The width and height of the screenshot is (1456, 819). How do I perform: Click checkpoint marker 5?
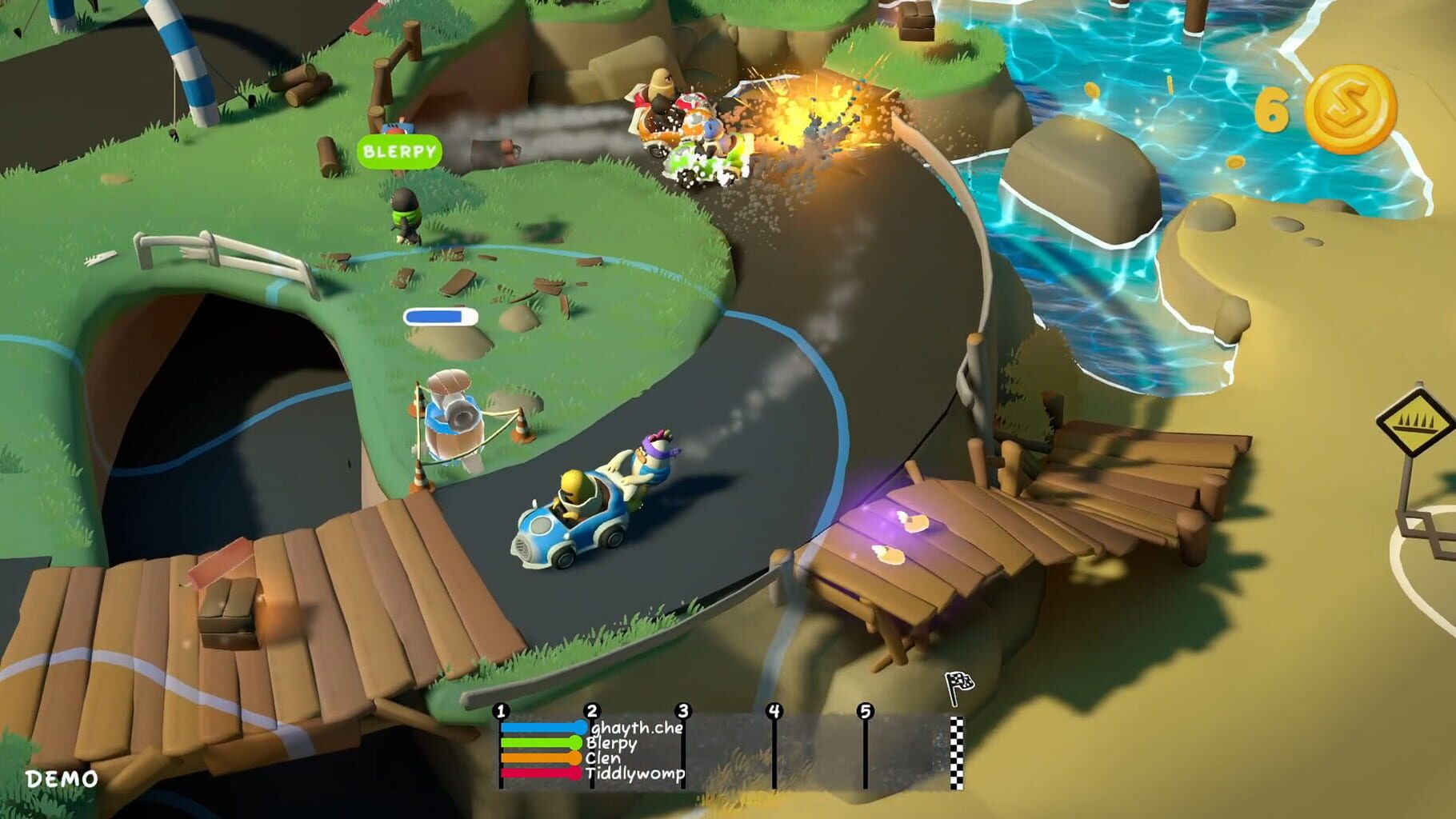(x=865, y=710)
